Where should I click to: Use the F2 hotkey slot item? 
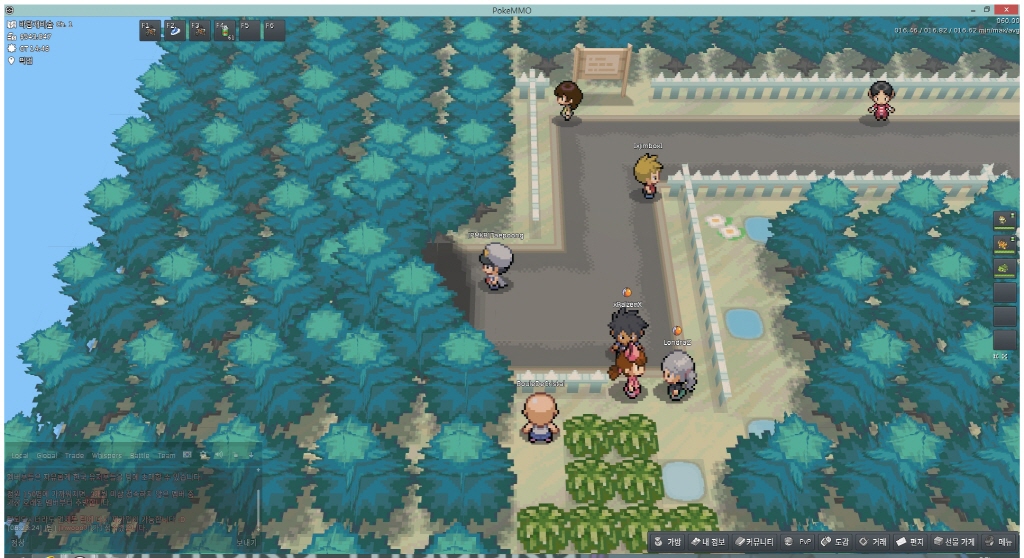click(174, 30)
